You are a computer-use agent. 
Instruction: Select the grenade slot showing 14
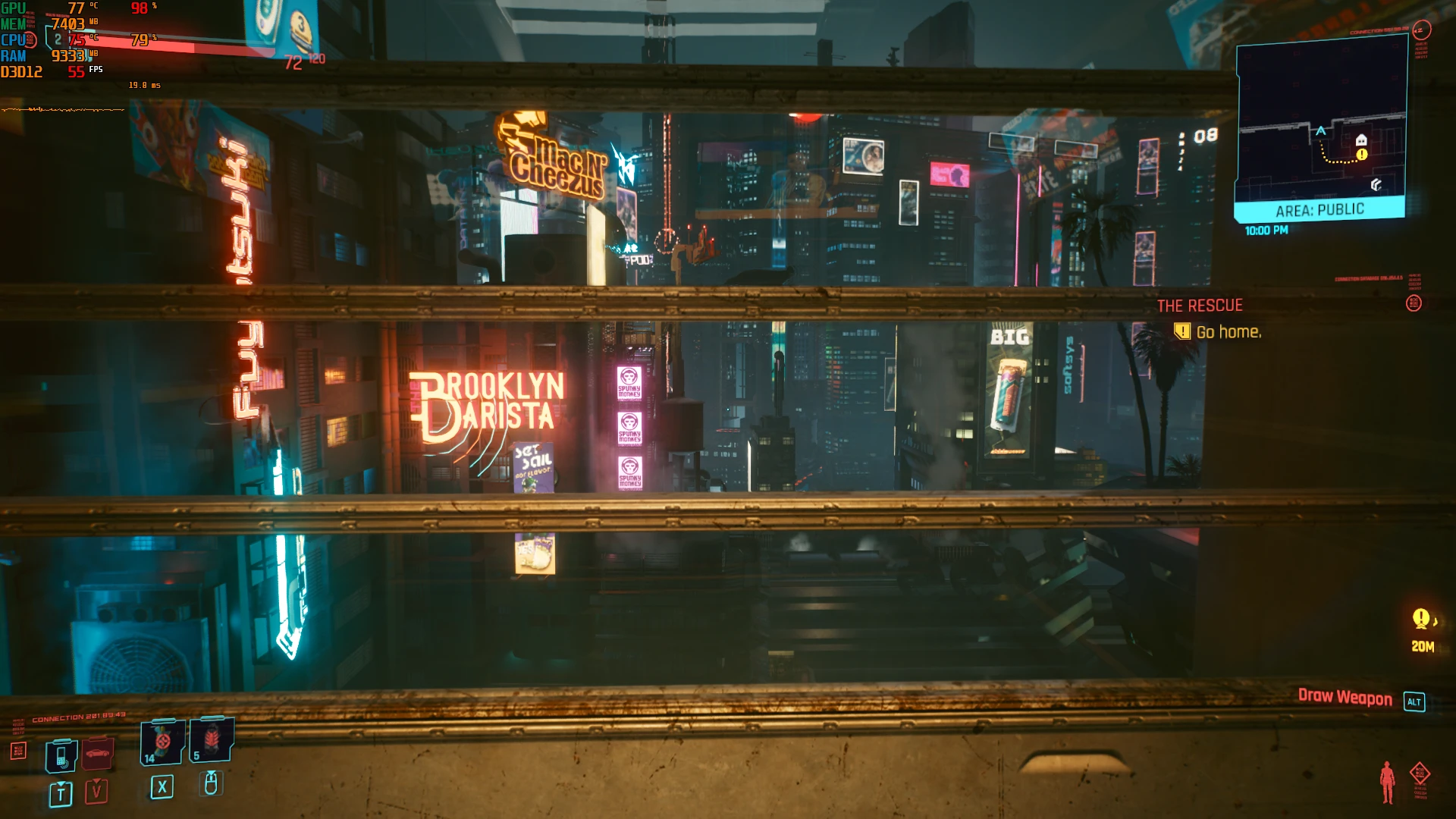pyautogui.click(x=163, y=742)
